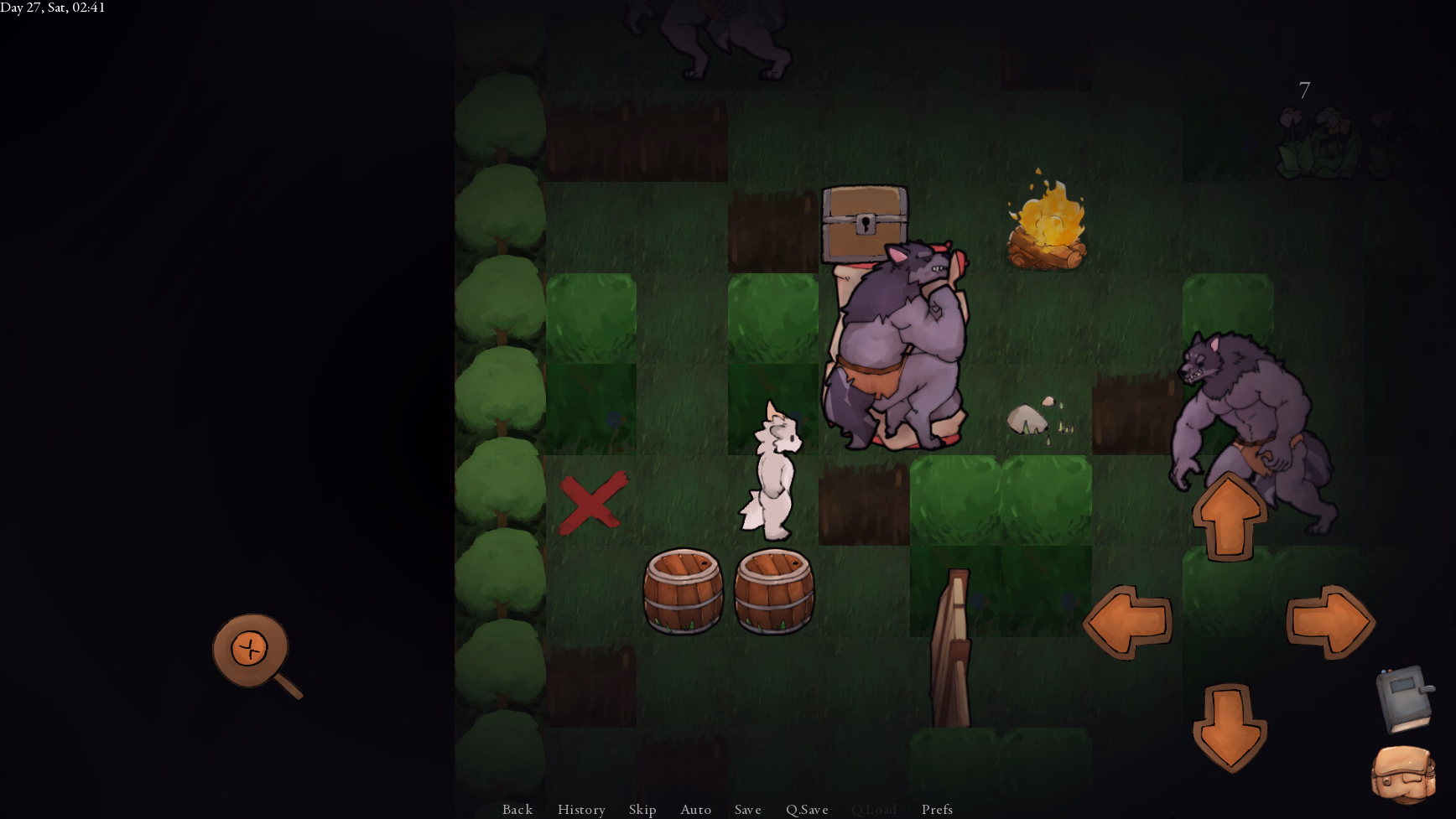Click the down arrow movement button
Screen dimensions: 1456x819
1229,727
